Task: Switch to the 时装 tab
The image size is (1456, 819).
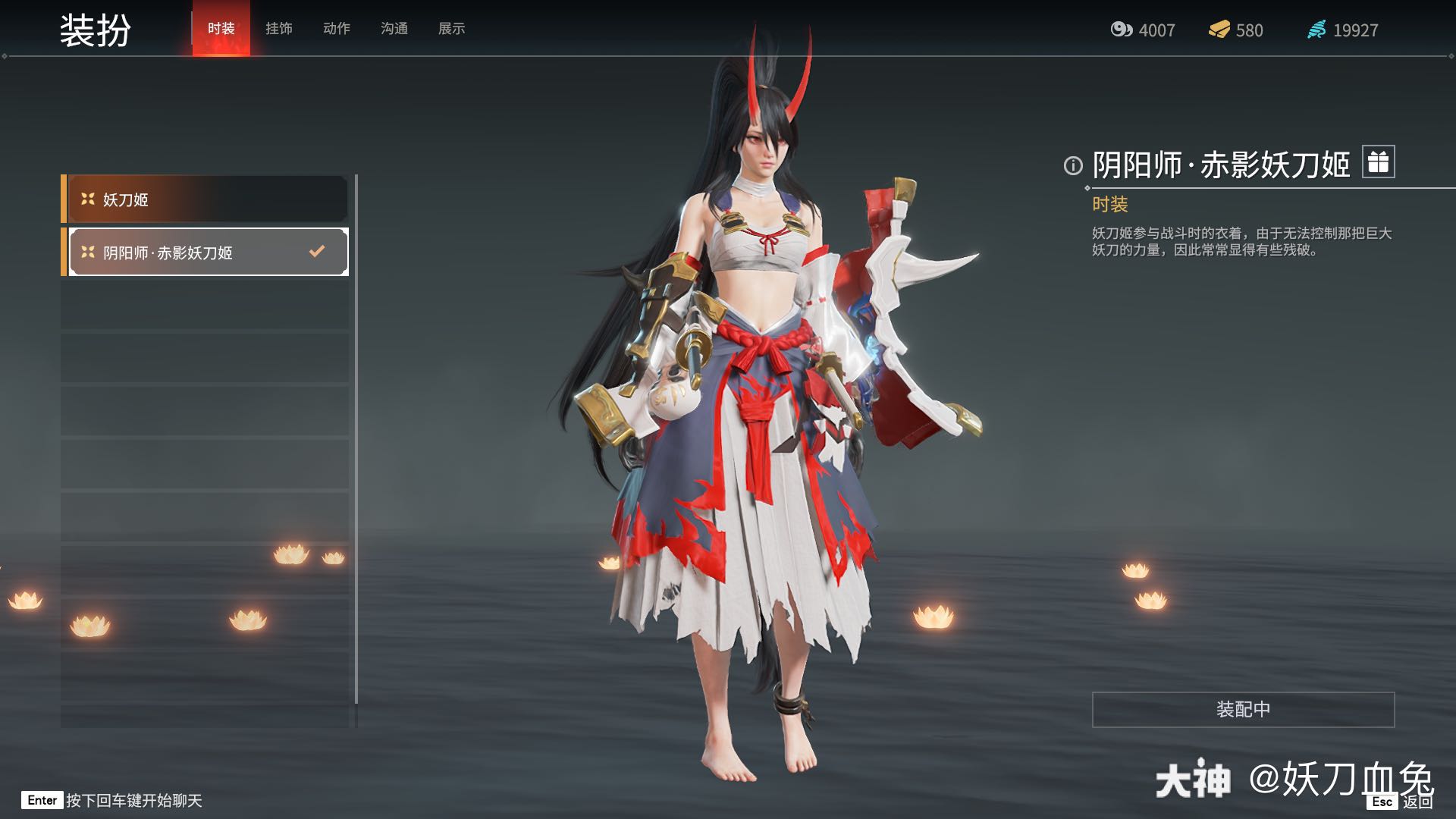Action: point(221,29)
